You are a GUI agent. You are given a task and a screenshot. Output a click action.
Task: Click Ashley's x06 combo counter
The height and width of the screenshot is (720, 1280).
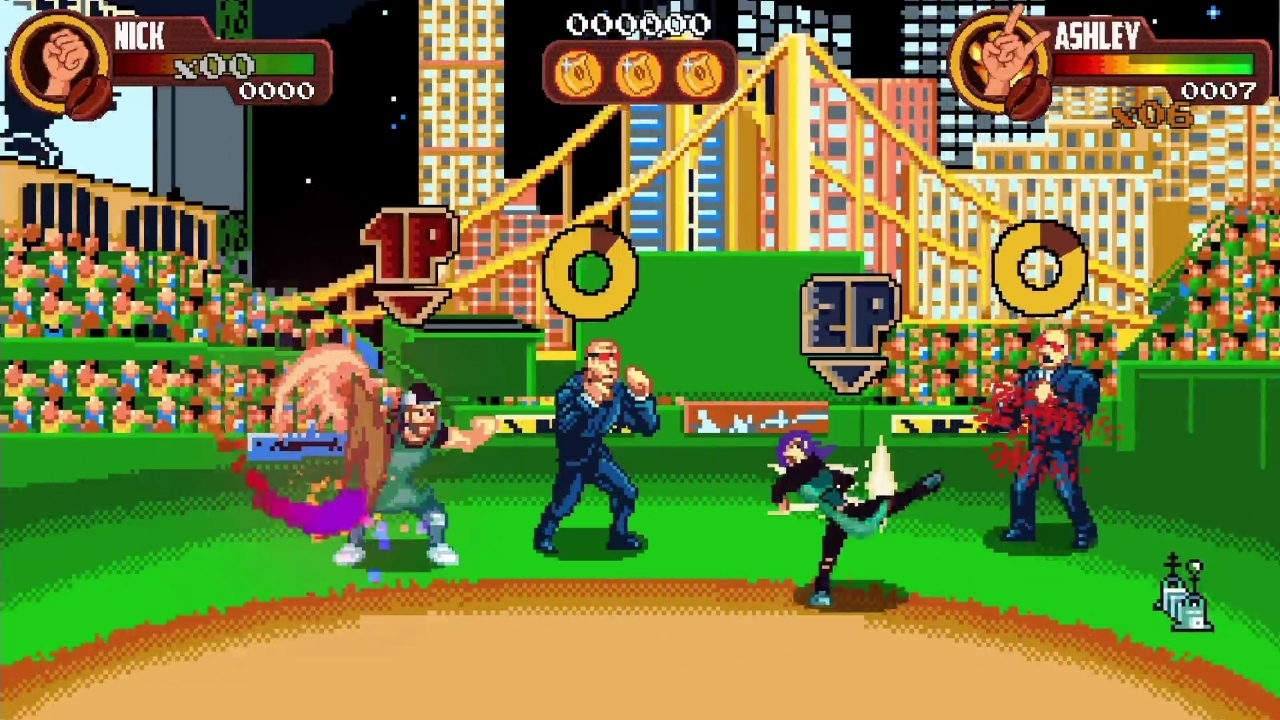1155,113
